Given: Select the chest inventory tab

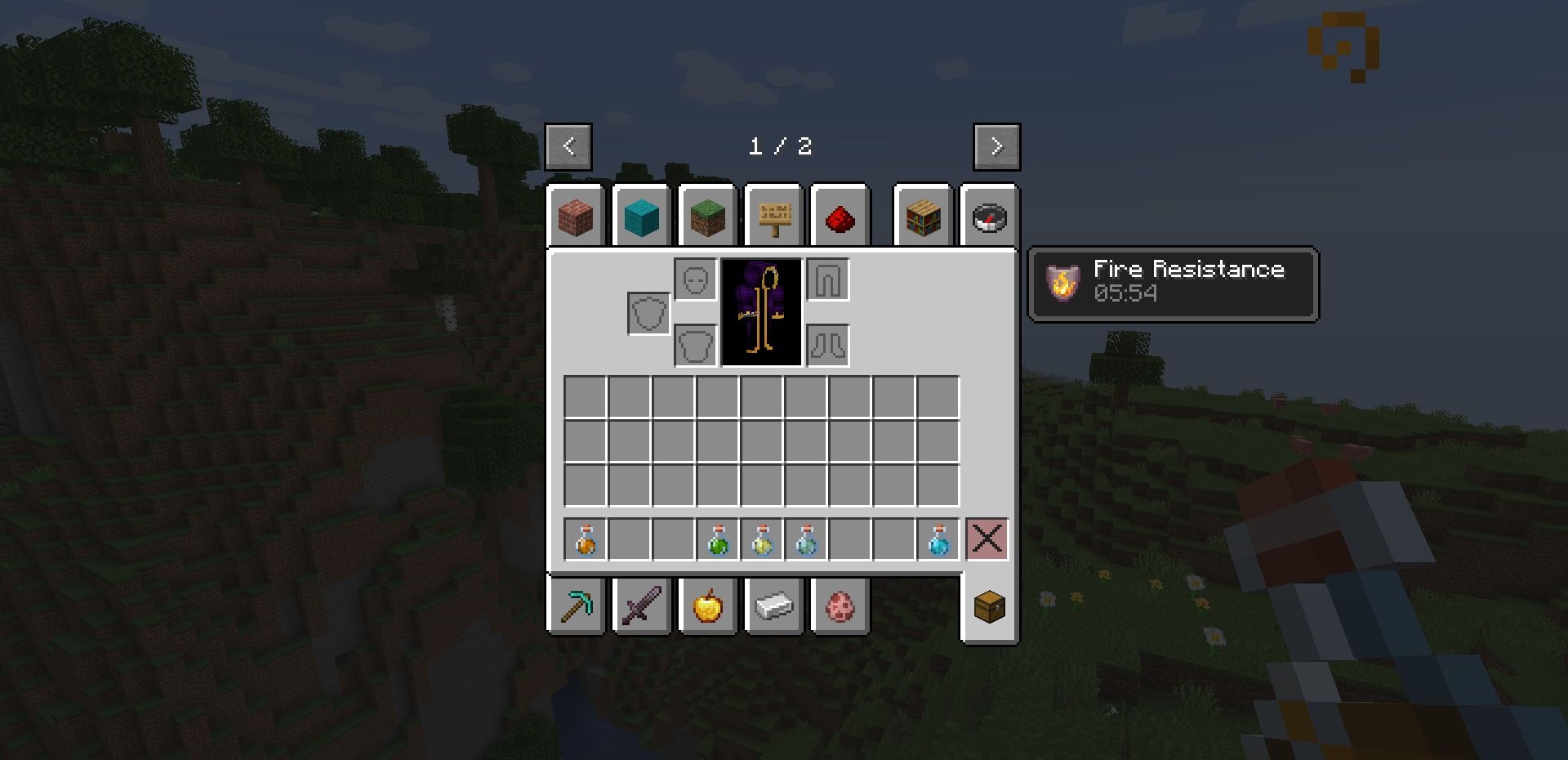Looking at the screenshot, I should [990, 606].
